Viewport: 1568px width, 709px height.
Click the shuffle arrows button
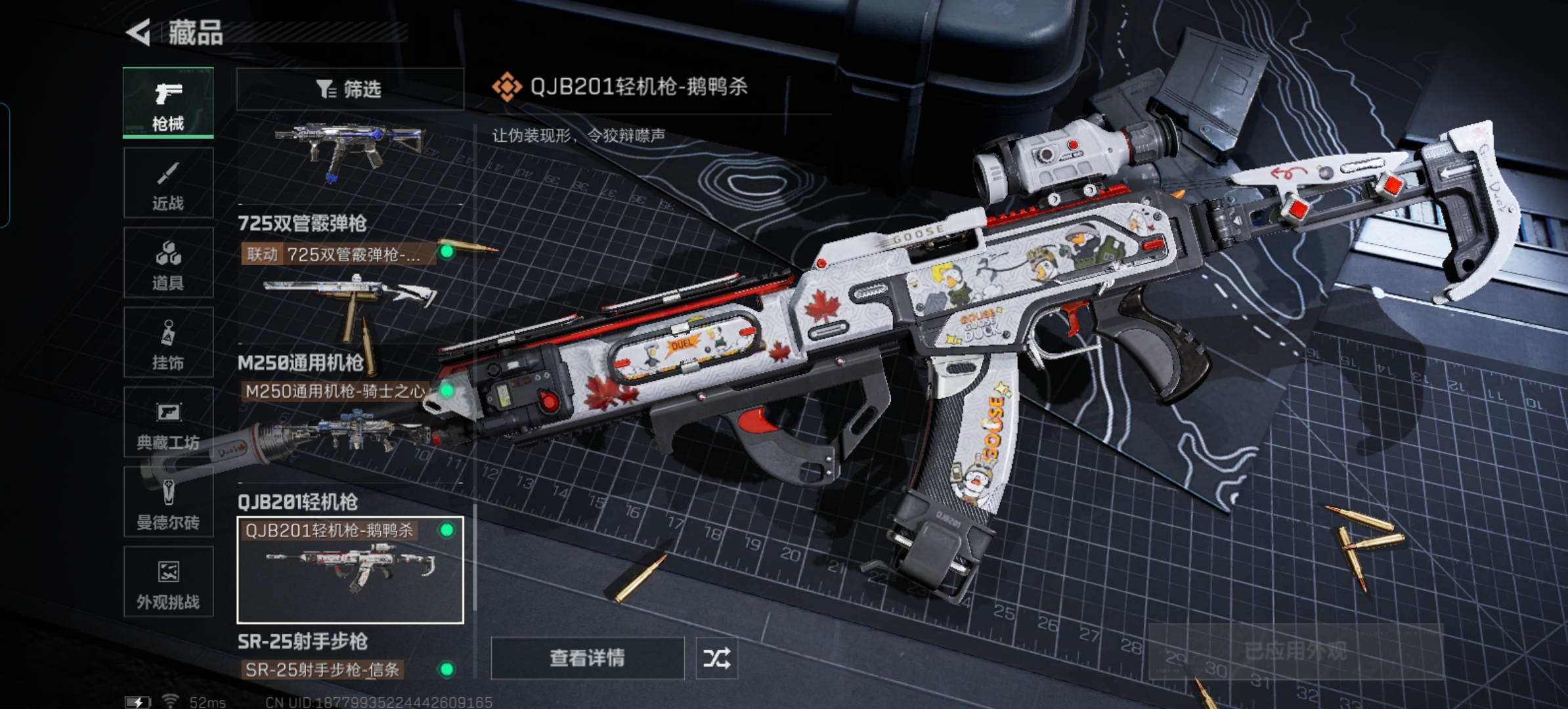click(716, 658)
